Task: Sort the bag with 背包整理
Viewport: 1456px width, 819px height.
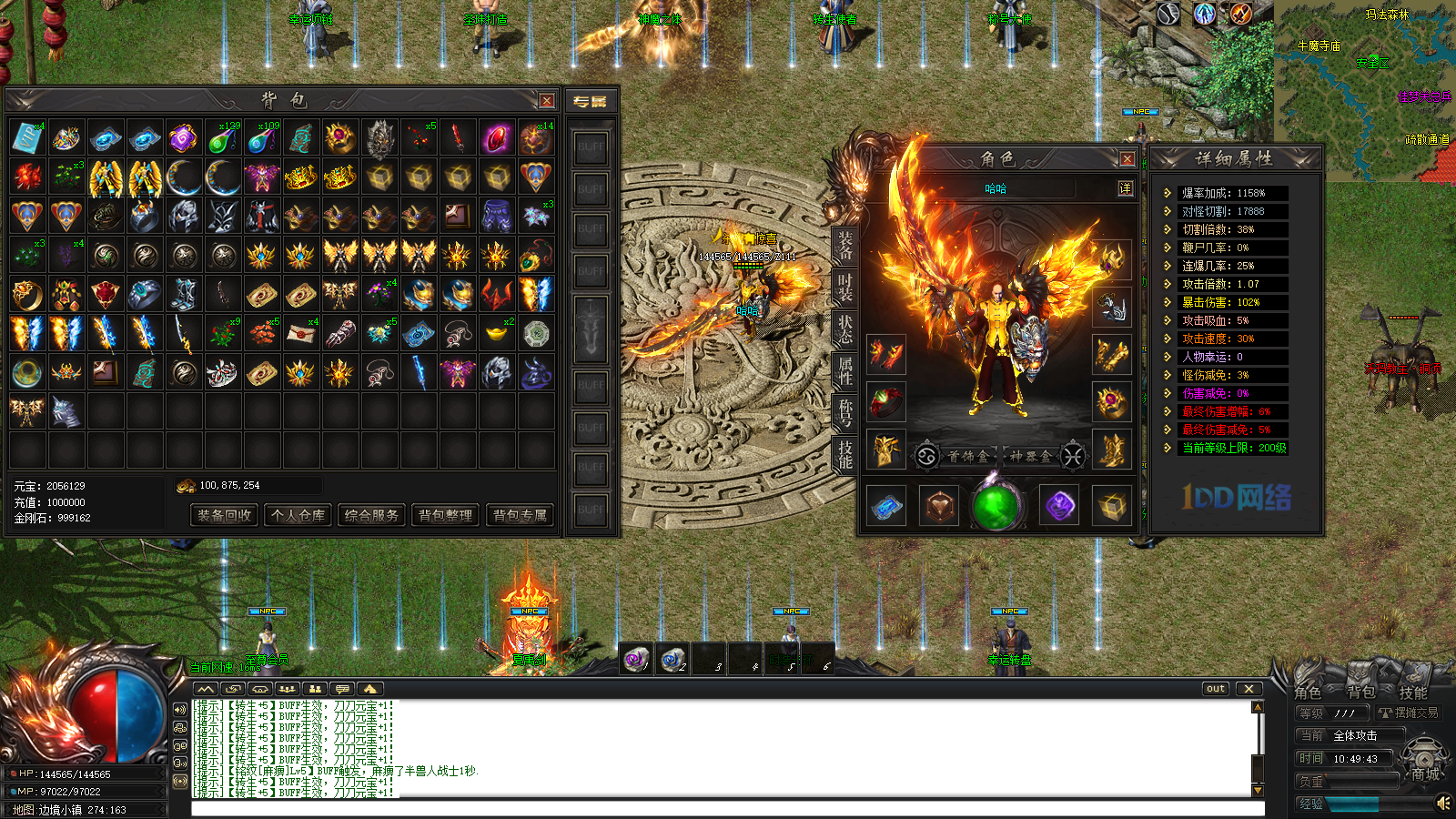Action: (x=446, y=515)
